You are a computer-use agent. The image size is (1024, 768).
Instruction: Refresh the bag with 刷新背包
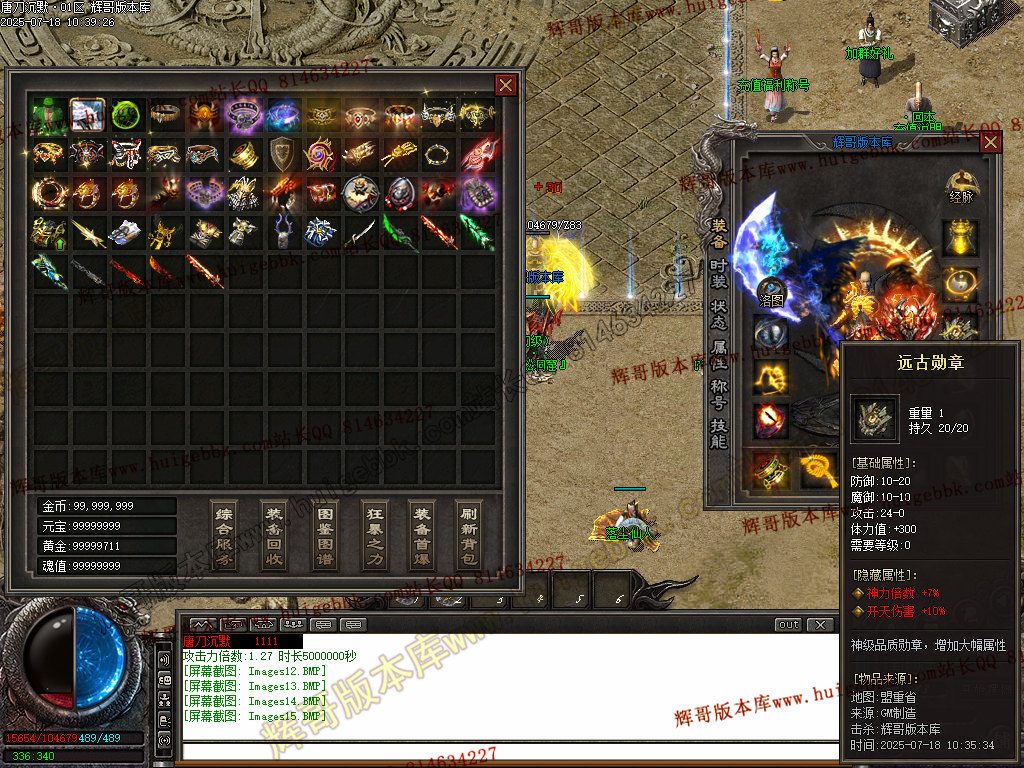(469, 535)
